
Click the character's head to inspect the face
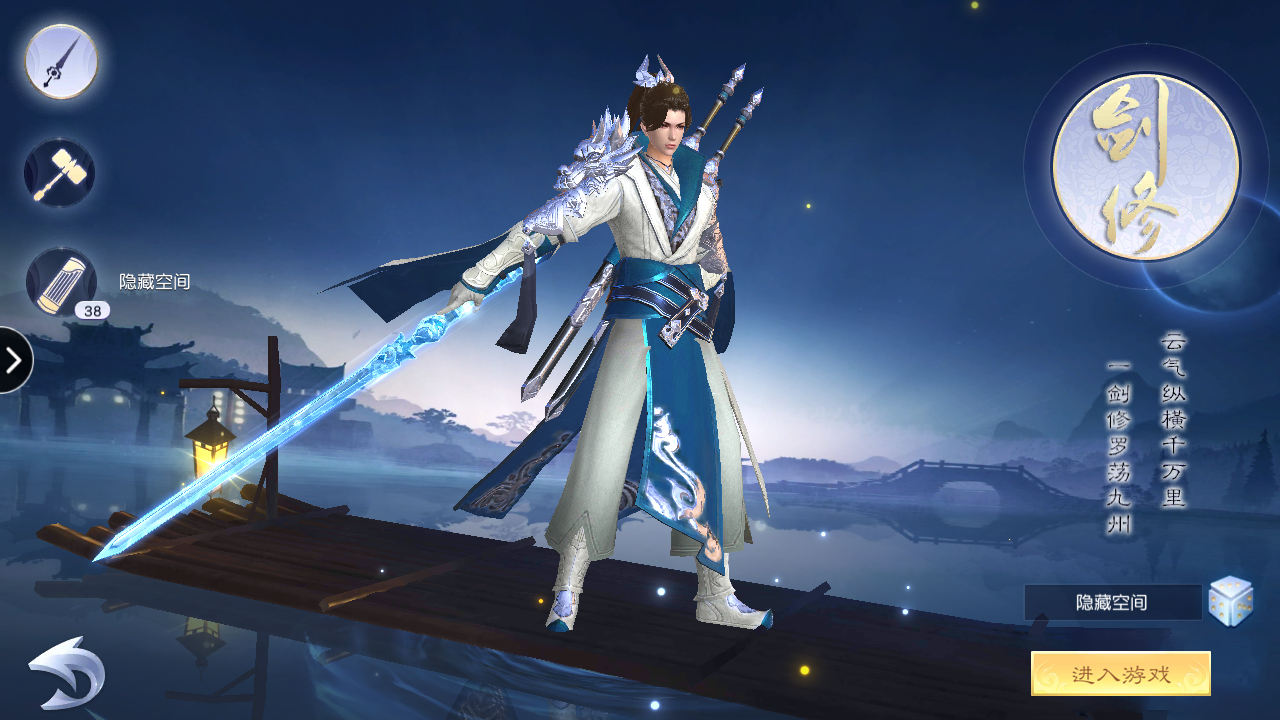[668, 130]
